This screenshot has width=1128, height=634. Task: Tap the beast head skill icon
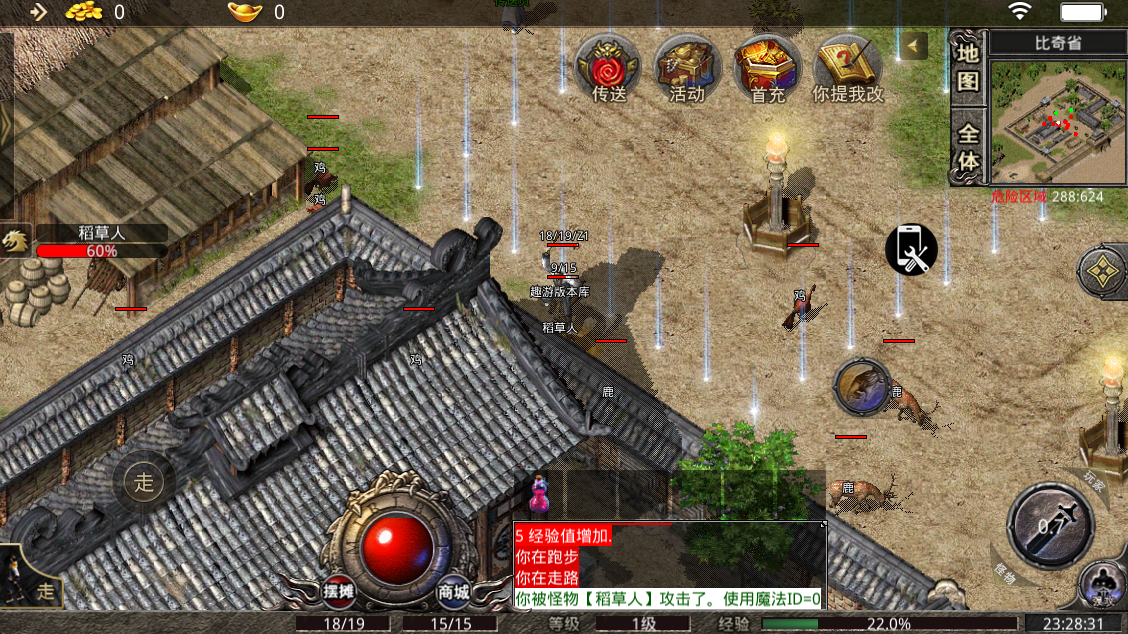[x=861, y=387]
